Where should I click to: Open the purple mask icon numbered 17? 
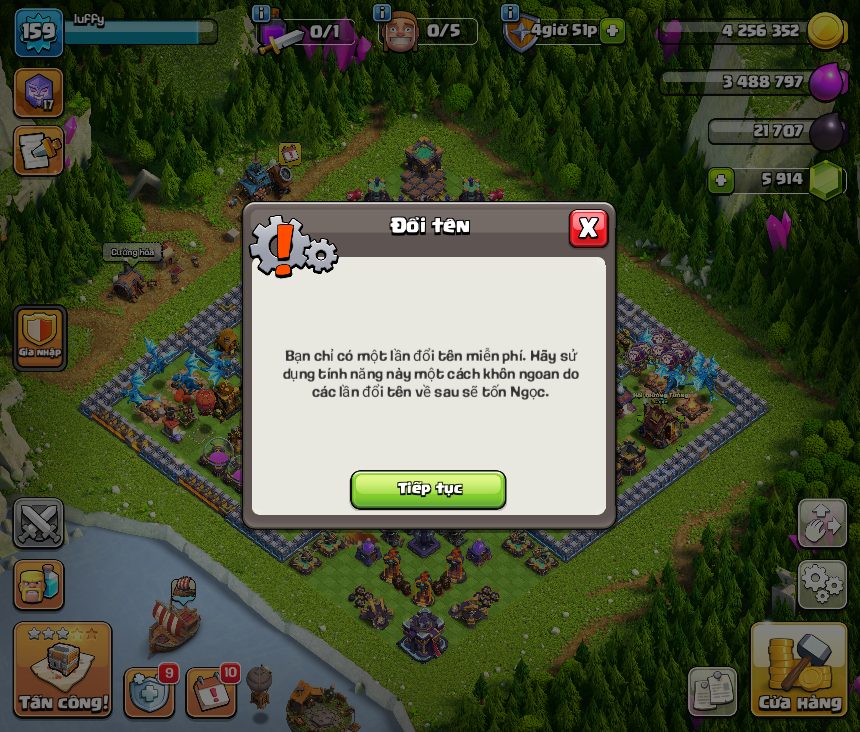click(39, 92)
